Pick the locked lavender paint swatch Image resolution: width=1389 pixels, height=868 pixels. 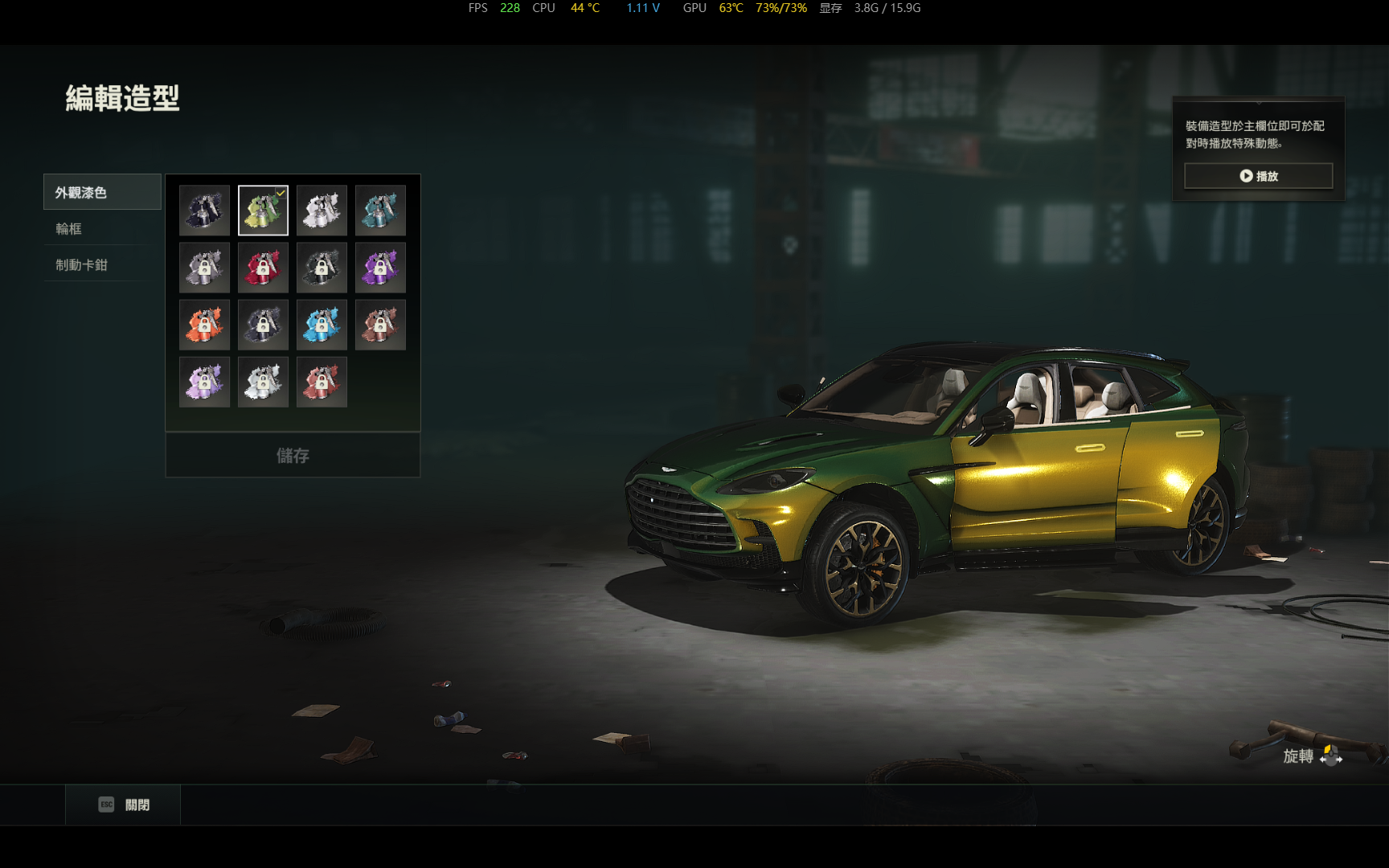pos(204,382)
